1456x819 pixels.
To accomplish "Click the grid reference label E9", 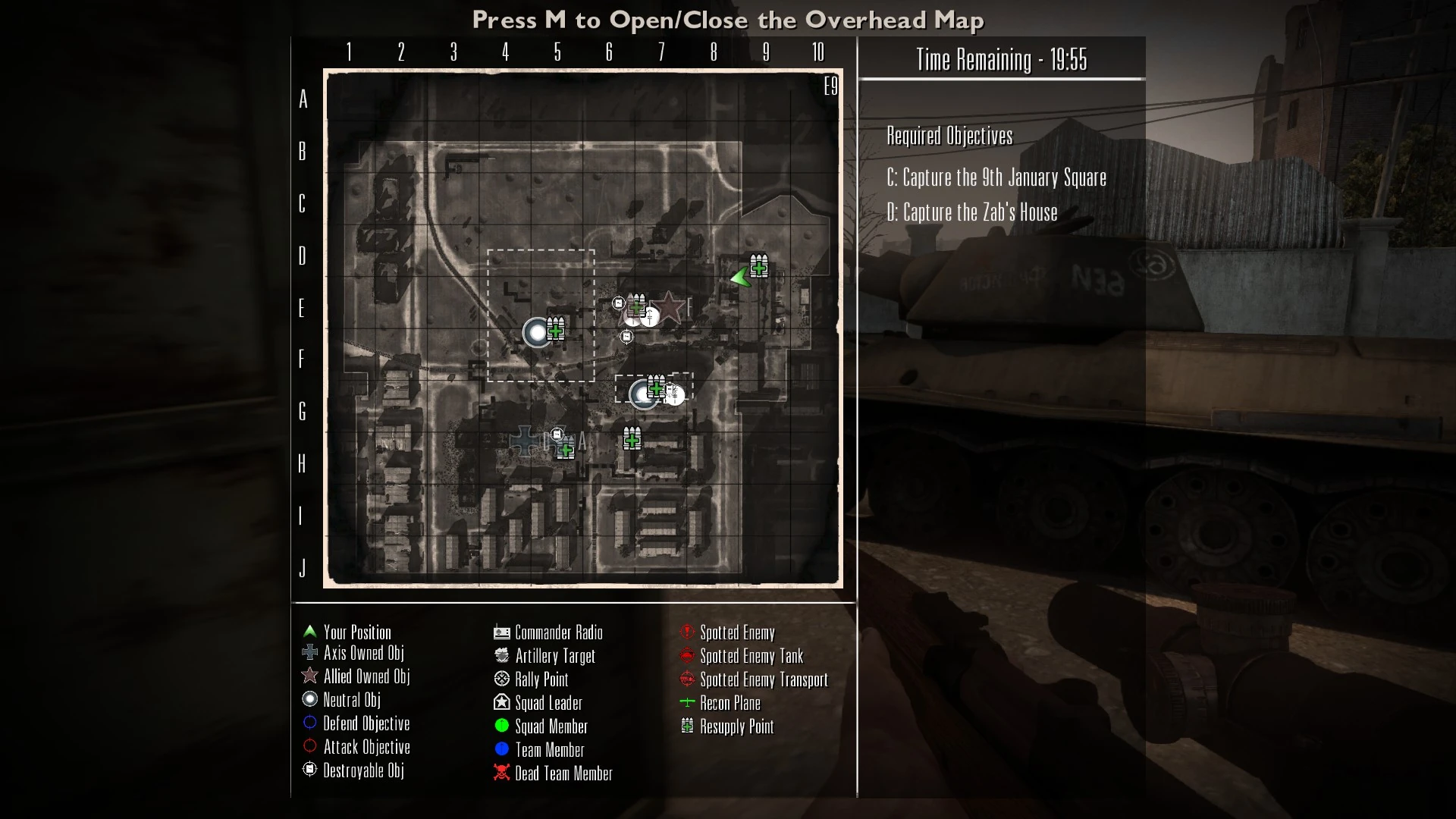I will coord(830,87).
